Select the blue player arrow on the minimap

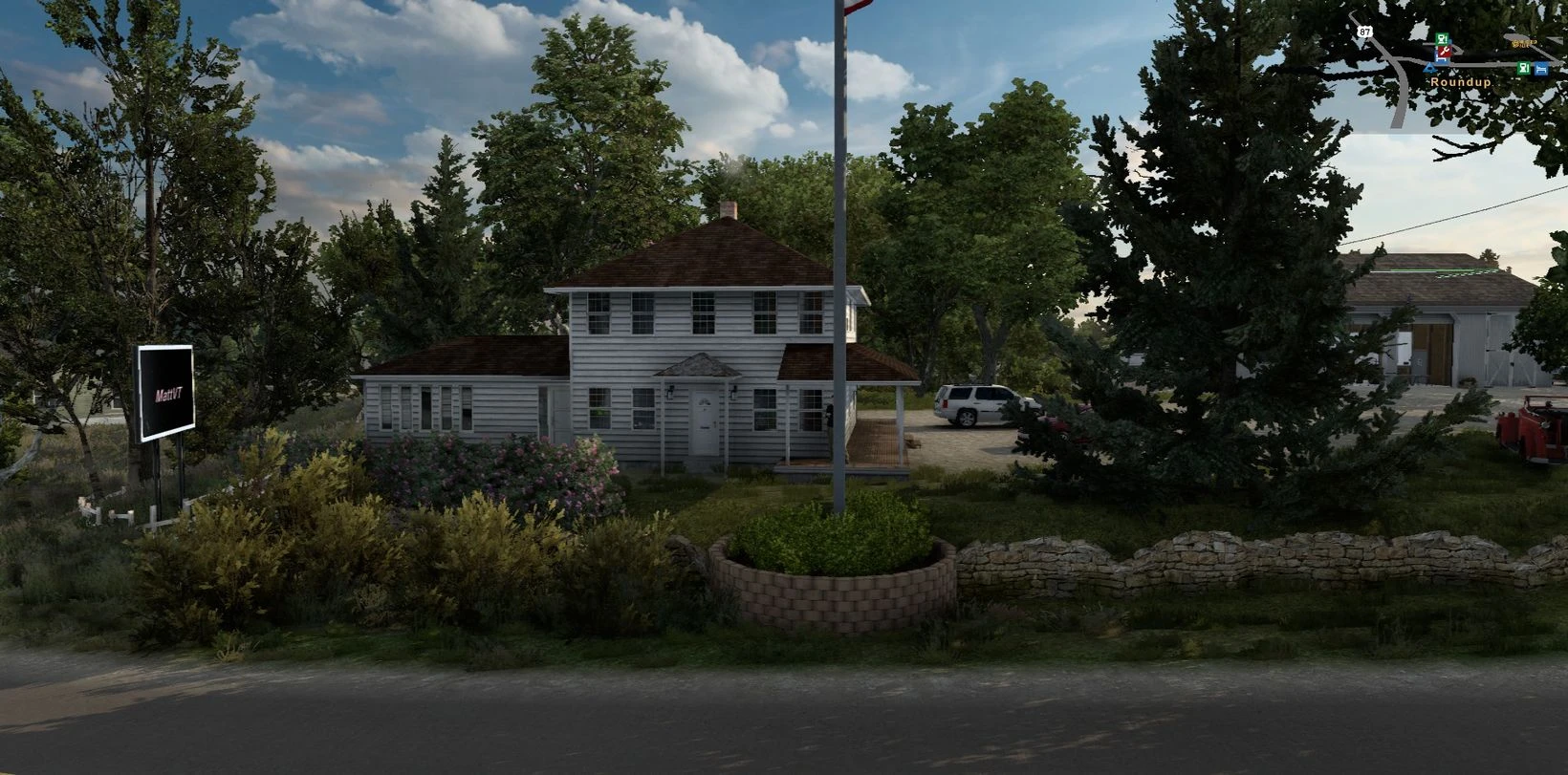(x=1430, y=69)
